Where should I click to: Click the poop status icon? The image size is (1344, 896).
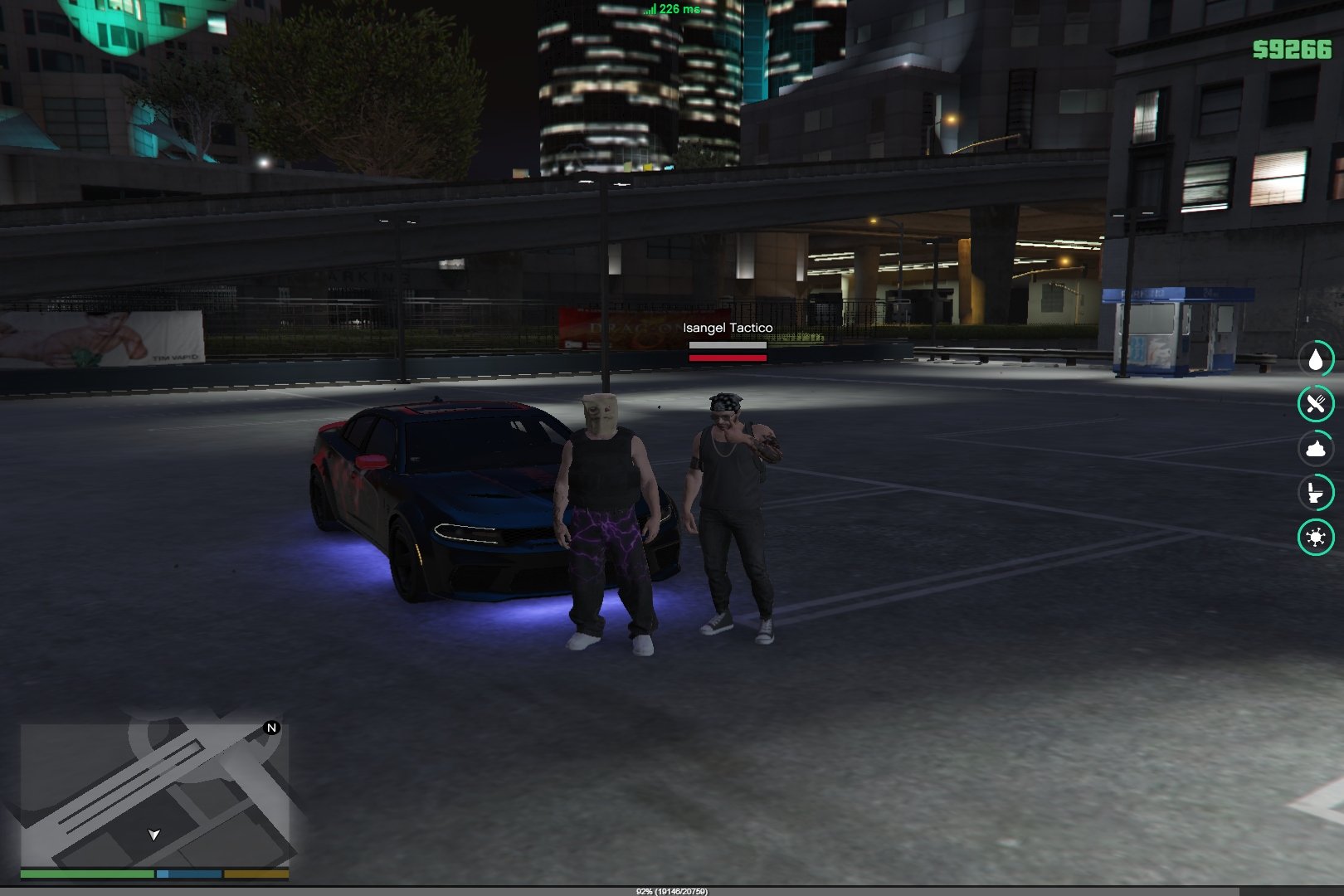coord(1315,449)
